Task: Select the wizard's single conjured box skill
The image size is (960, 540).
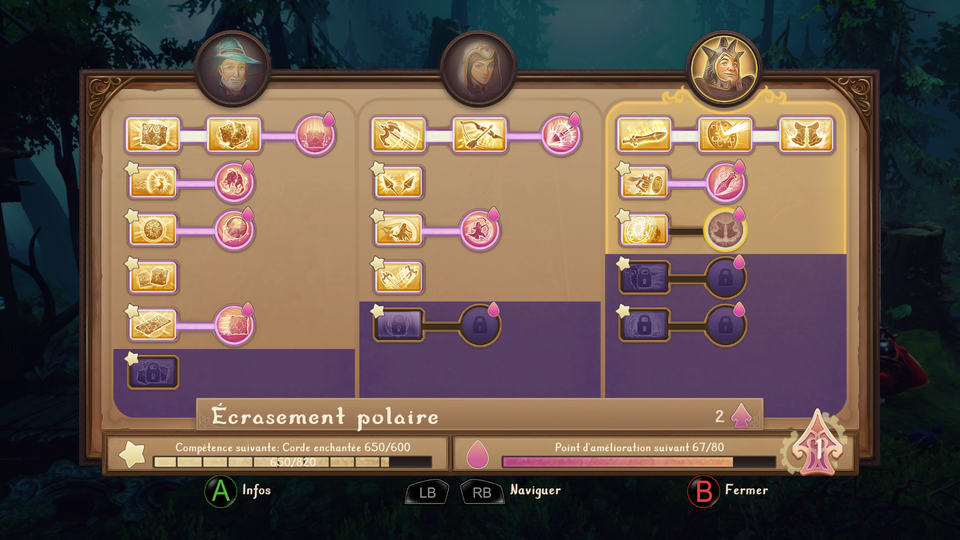Action: pyautogui.click(x=153, y=135)
